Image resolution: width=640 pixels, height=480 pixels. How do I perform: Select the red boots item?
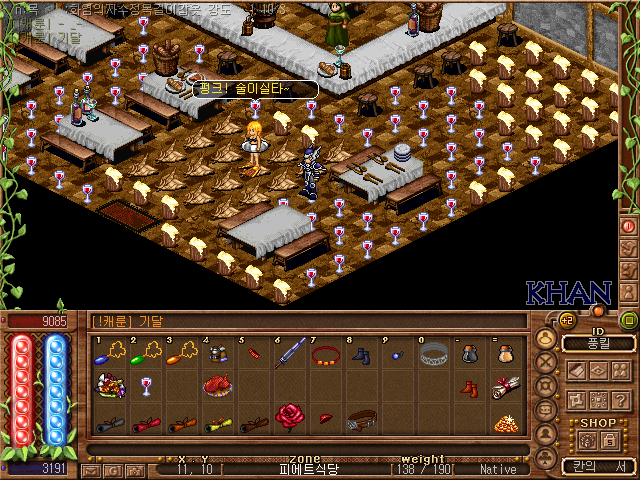tap(469, 386)
